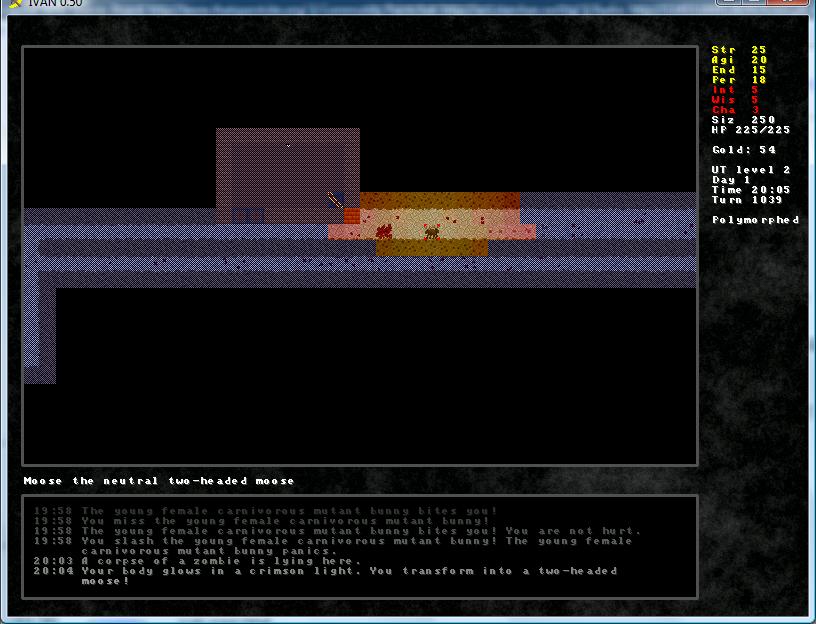Image resolution: width=816 pixels, height=624 pixels.
Task: Close the IVAN game window
Action: point(787,3)
